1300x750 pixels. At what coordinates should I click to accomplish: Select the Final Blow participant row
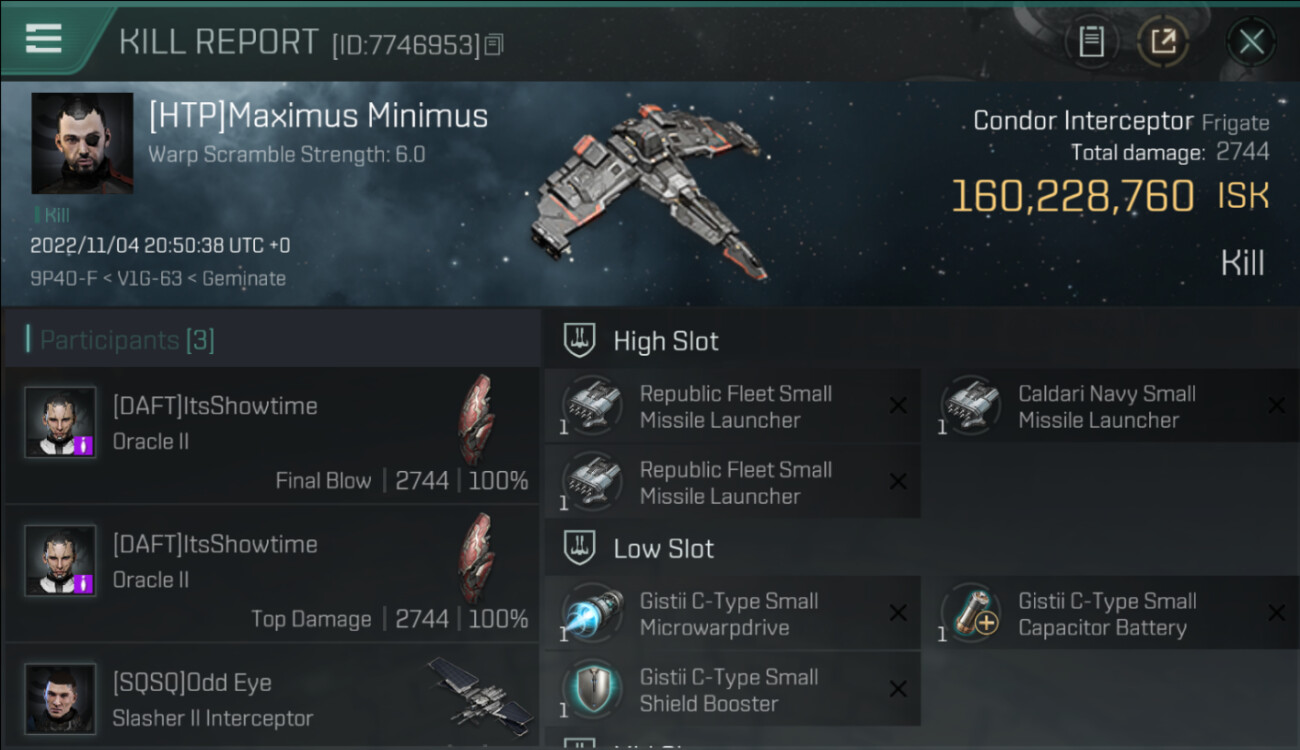[272, 435]
